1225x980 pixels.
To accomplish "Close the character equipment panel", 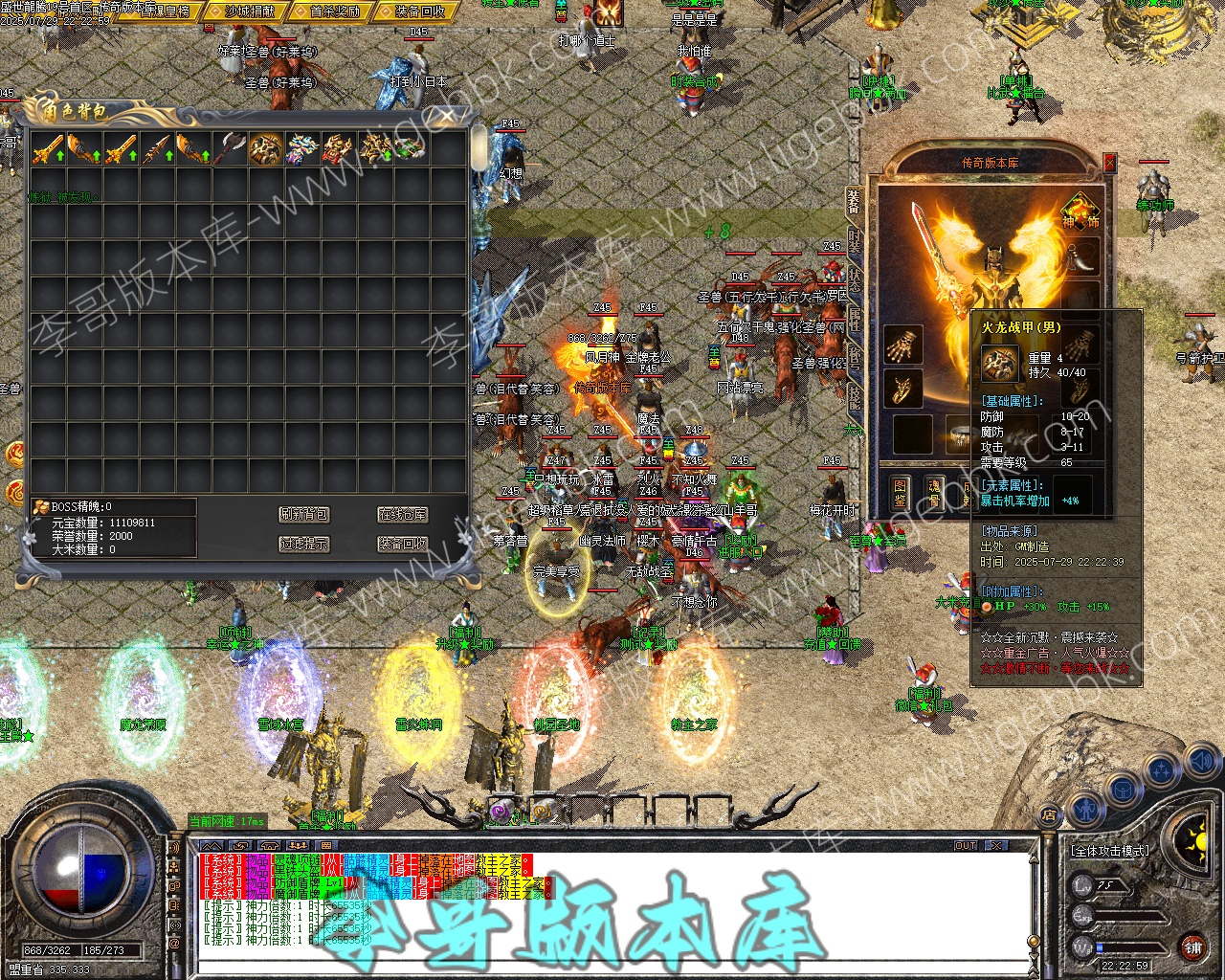I will pos(1109,163).
